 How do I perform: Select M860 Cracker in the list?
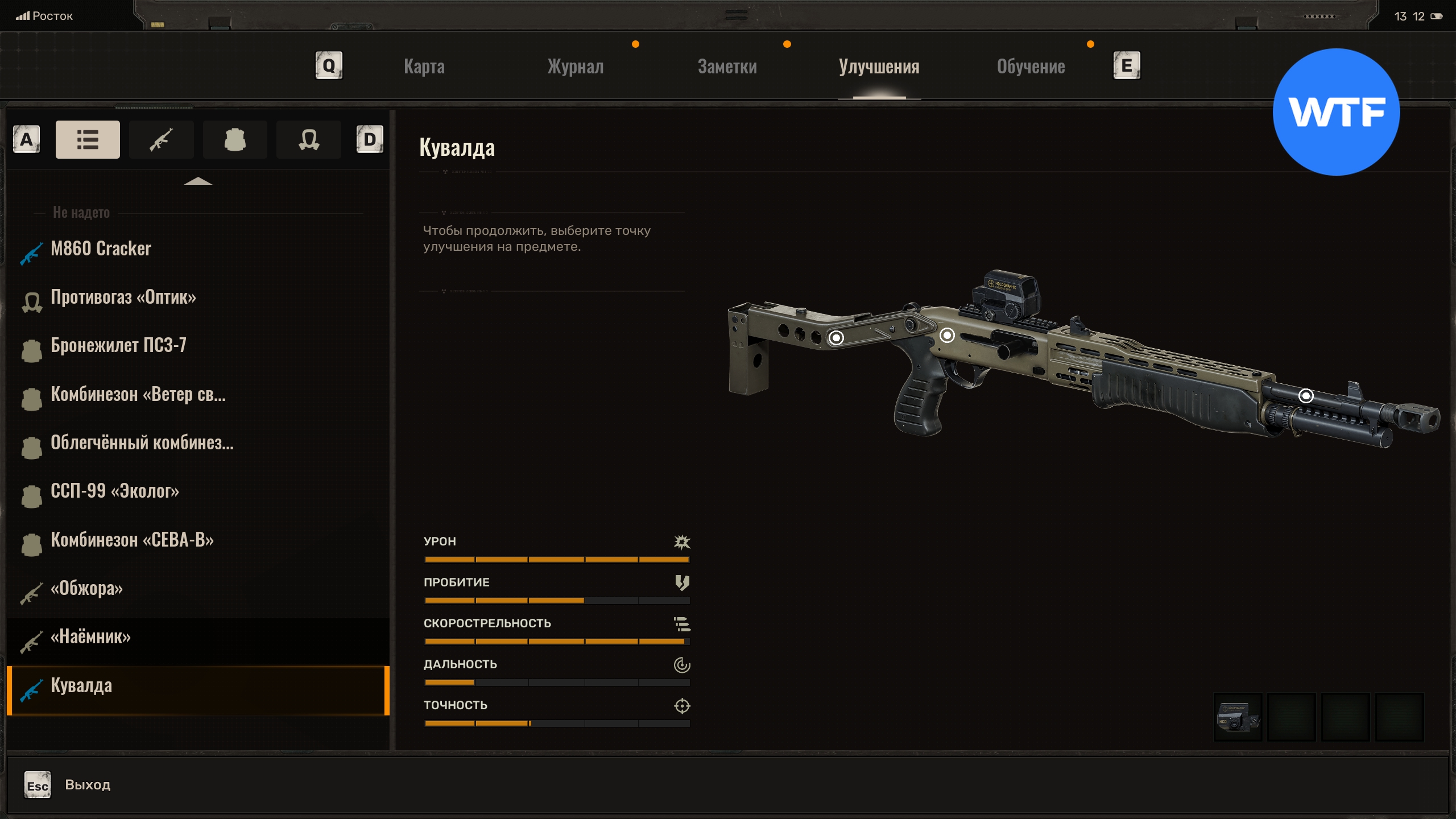click(x=101, y=249)
